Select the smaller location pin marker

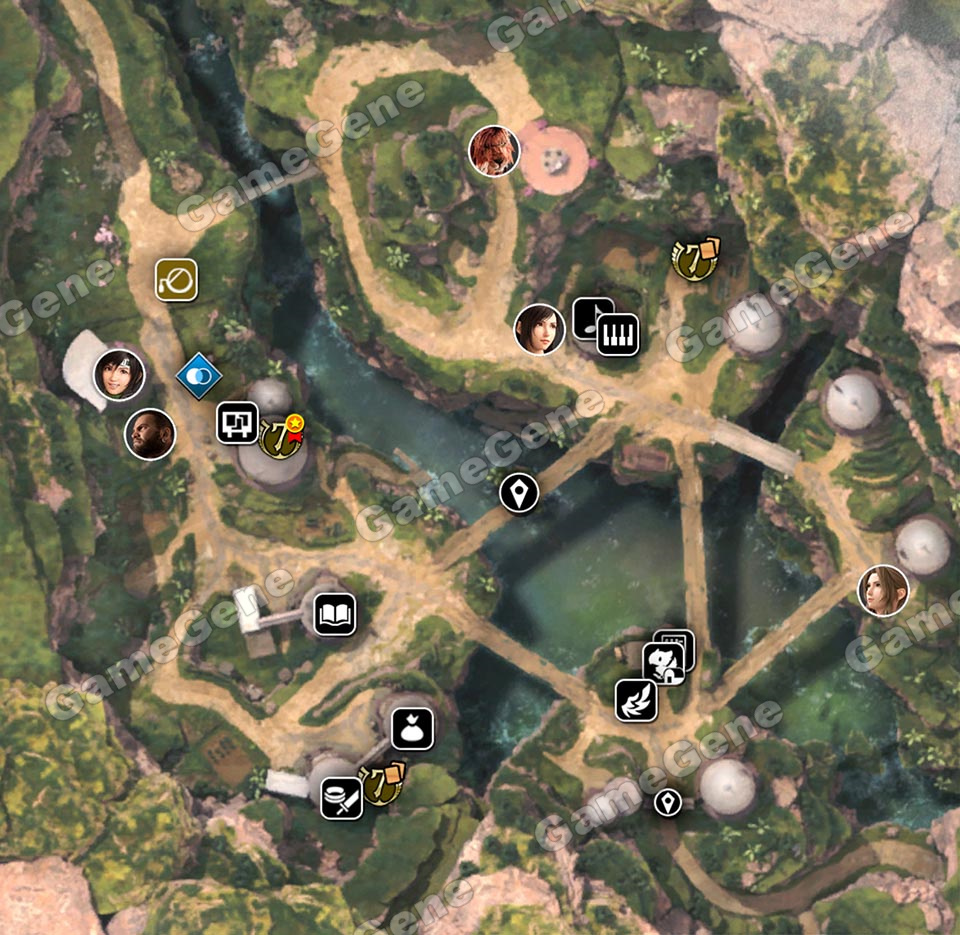(x=667, y=801)
